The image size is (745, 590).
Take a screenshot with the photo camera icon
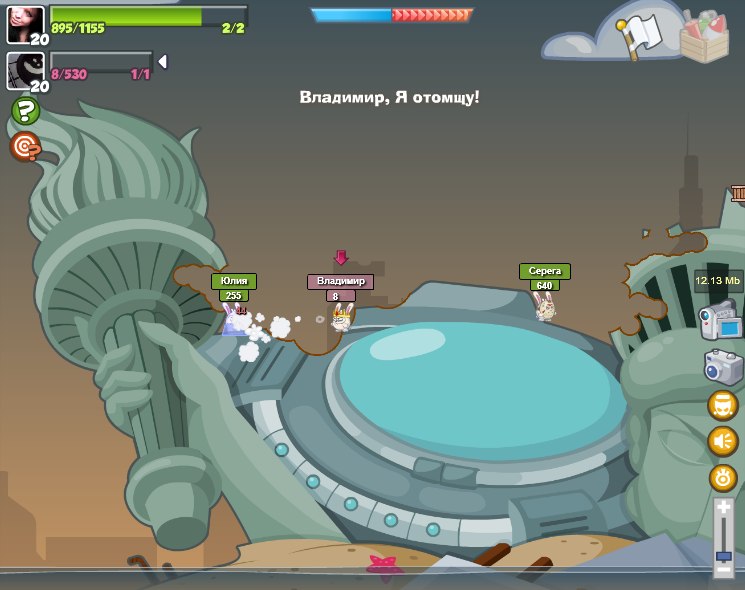(x=723, y=366)
